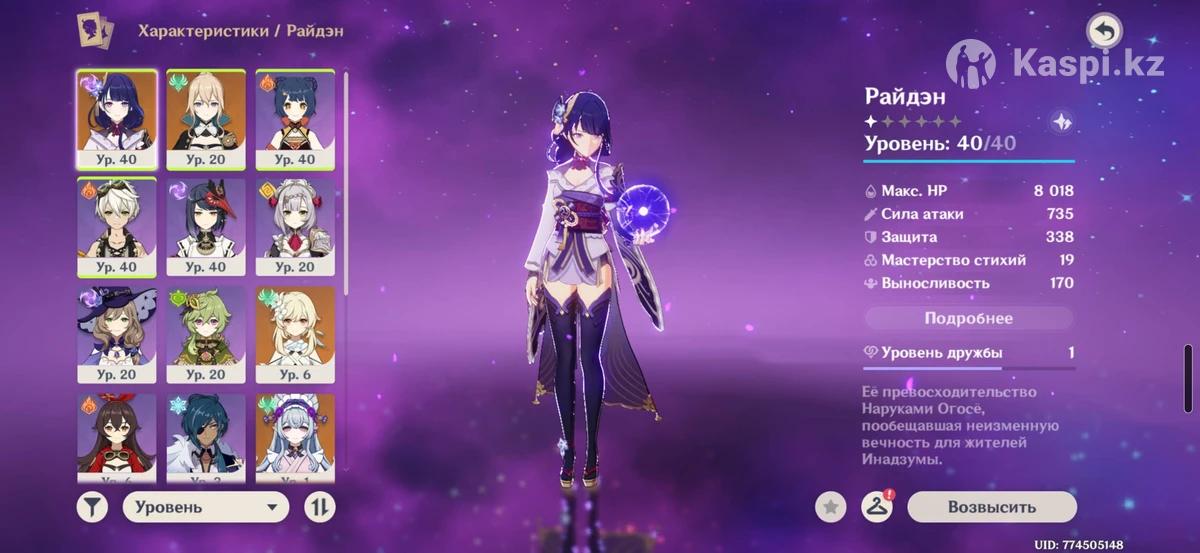Select Xiangling's portrait
The width and height of the screenshot is (1200, 553).
(295, 120)
